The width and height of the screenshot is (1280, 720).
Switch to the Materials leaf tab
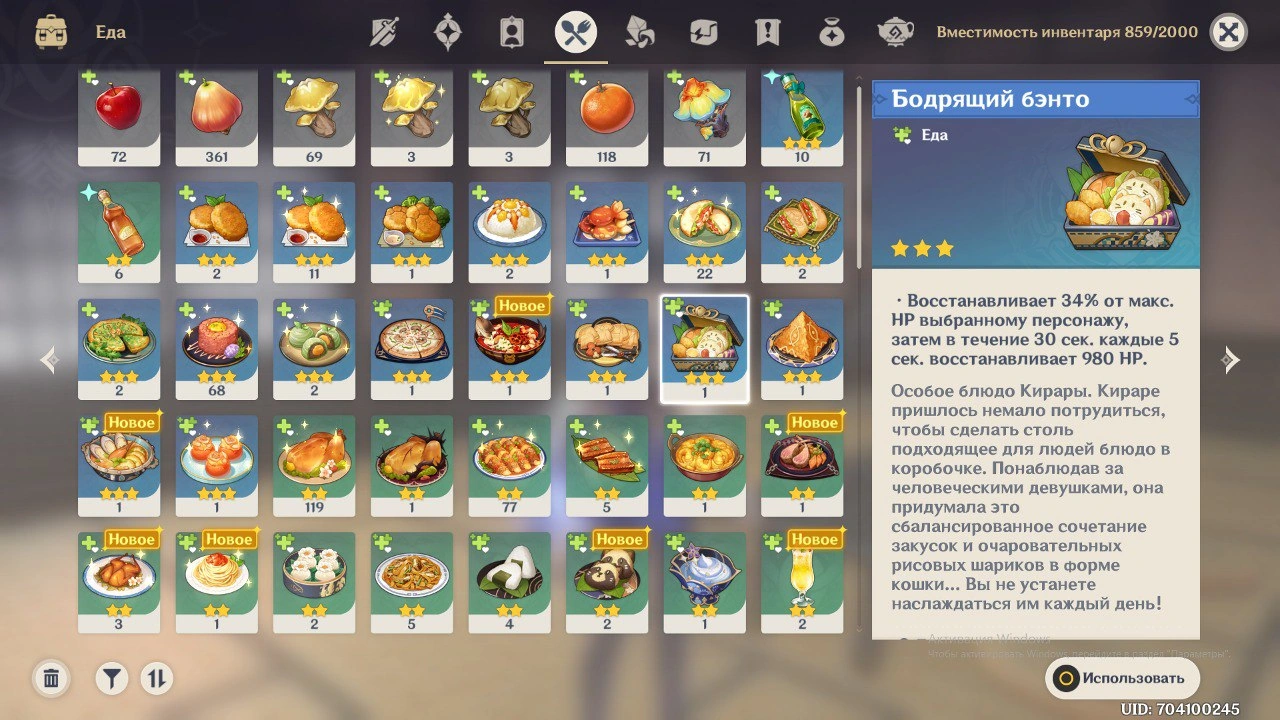pos(639,32)
